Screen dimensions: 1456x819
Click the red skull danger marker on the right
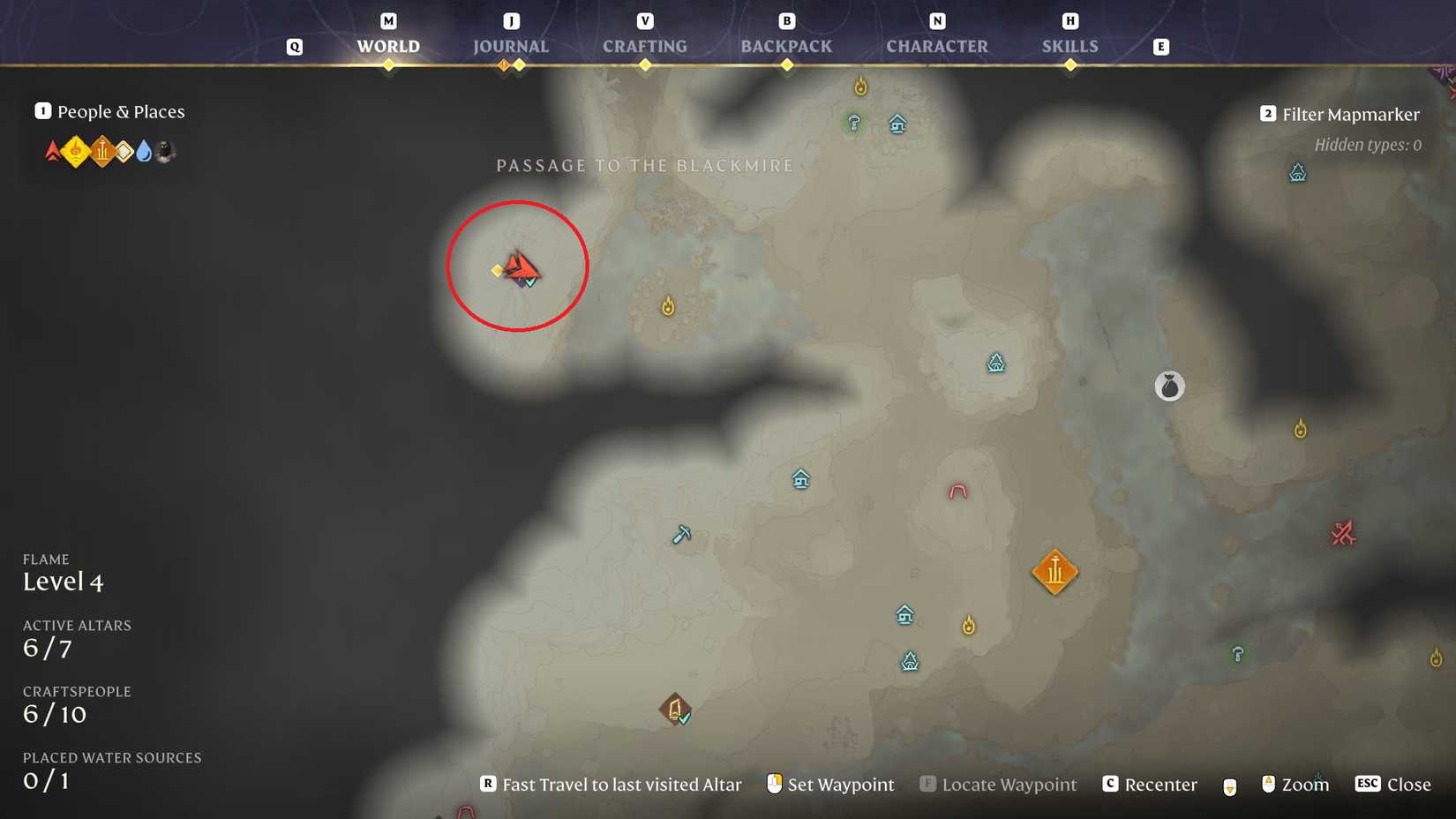(1343, 533)
